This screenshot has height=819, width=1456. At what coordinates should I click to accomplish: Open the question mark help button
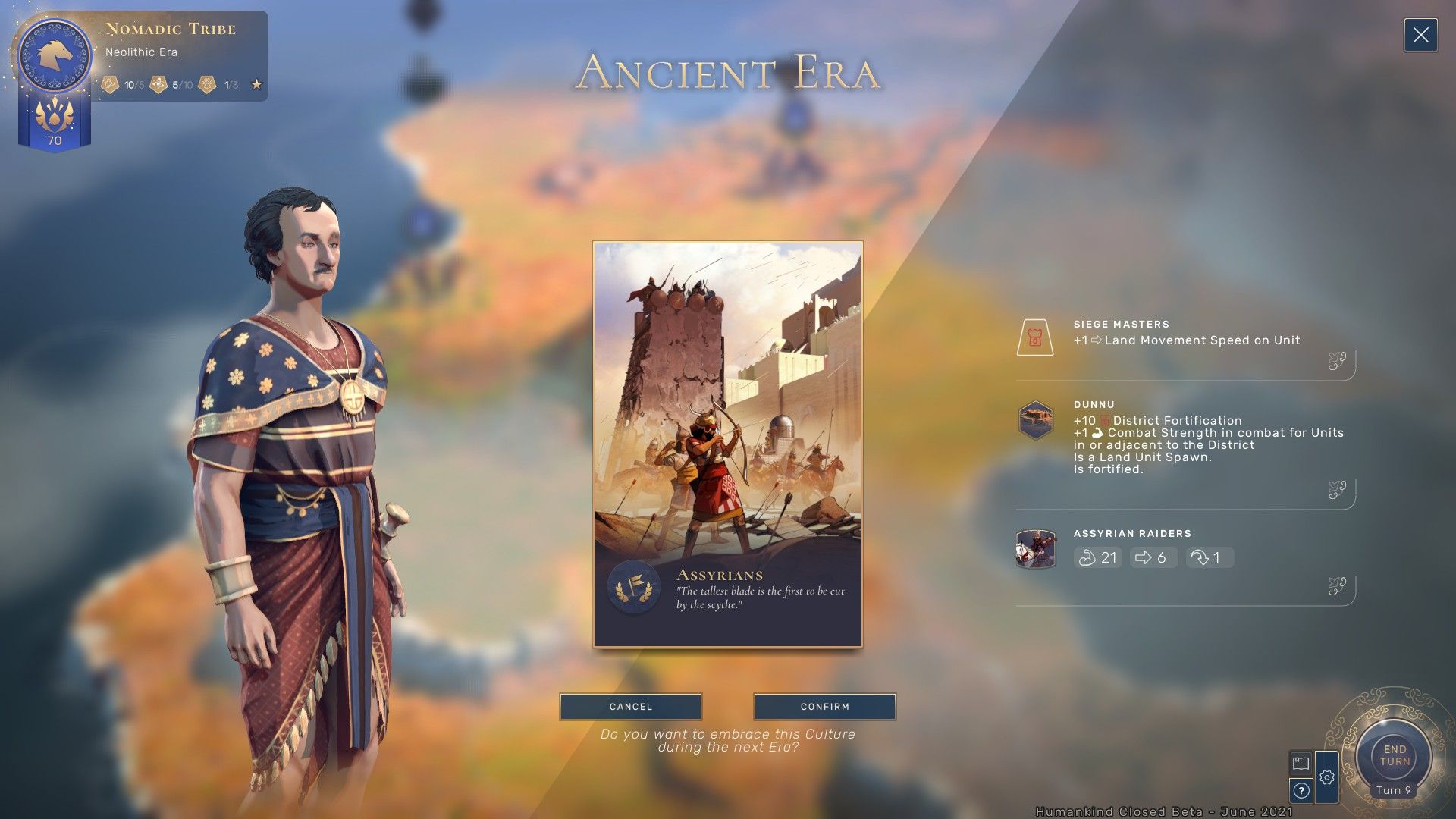click(x=1301, y=791)
